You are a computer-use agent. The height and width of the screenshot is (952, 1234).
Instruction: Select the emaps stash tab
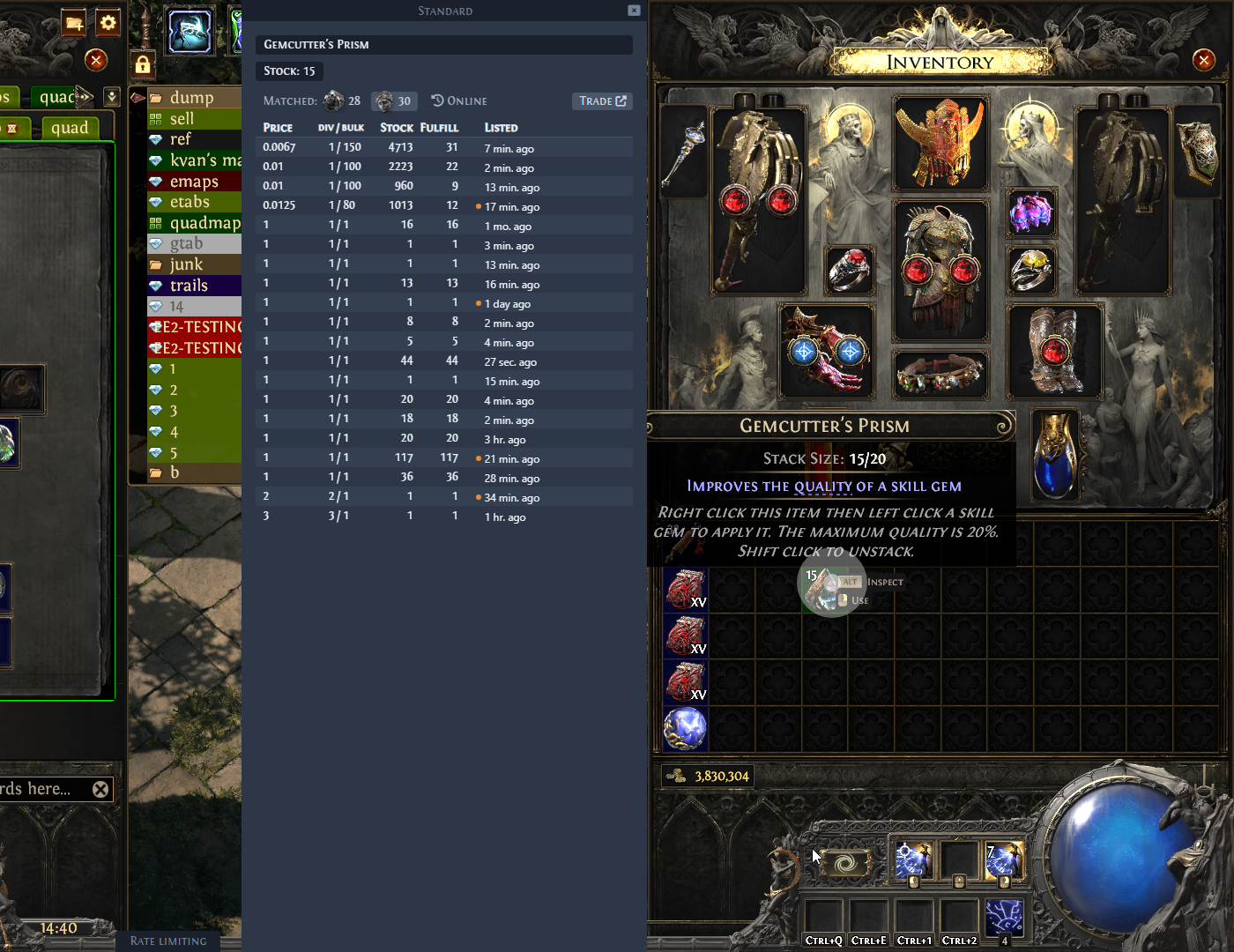point(193,181)
